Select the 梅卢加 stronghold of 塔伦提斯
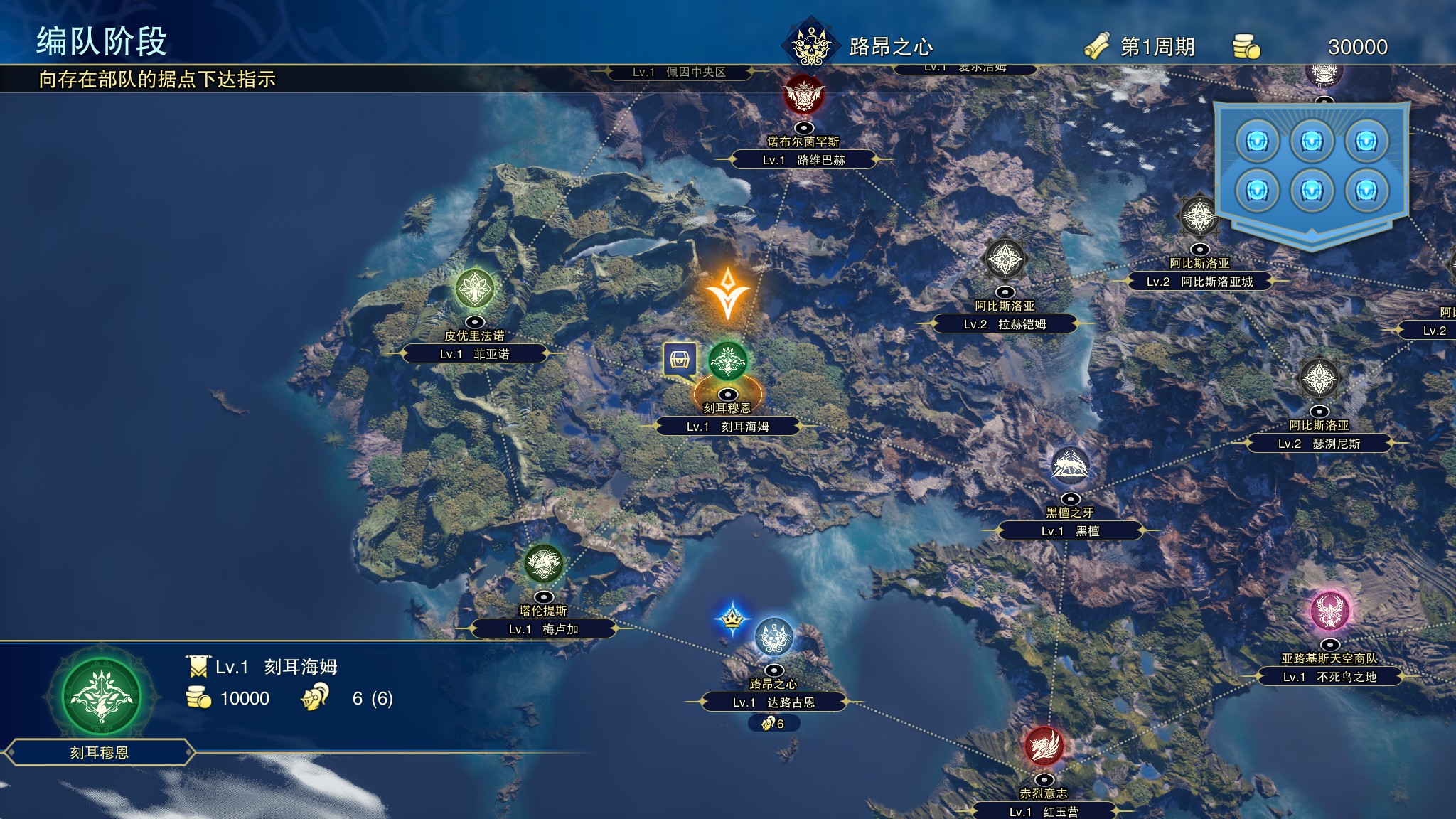Viewport: 1456px width, 819px height. click(543, 629)
